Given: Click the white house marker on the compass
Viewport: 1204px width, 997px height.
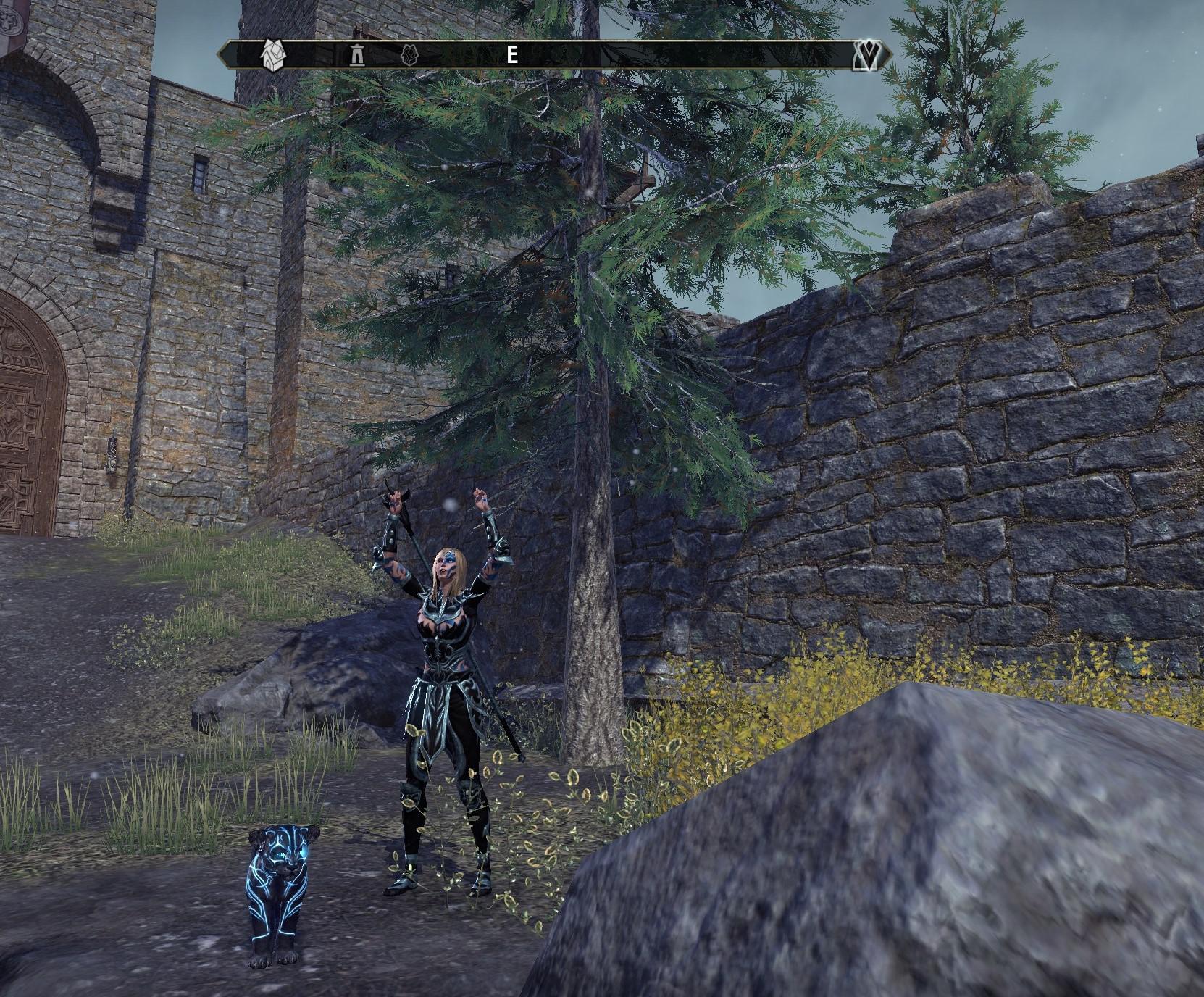Looking at the screenshot, I should (x=272, y=55).
